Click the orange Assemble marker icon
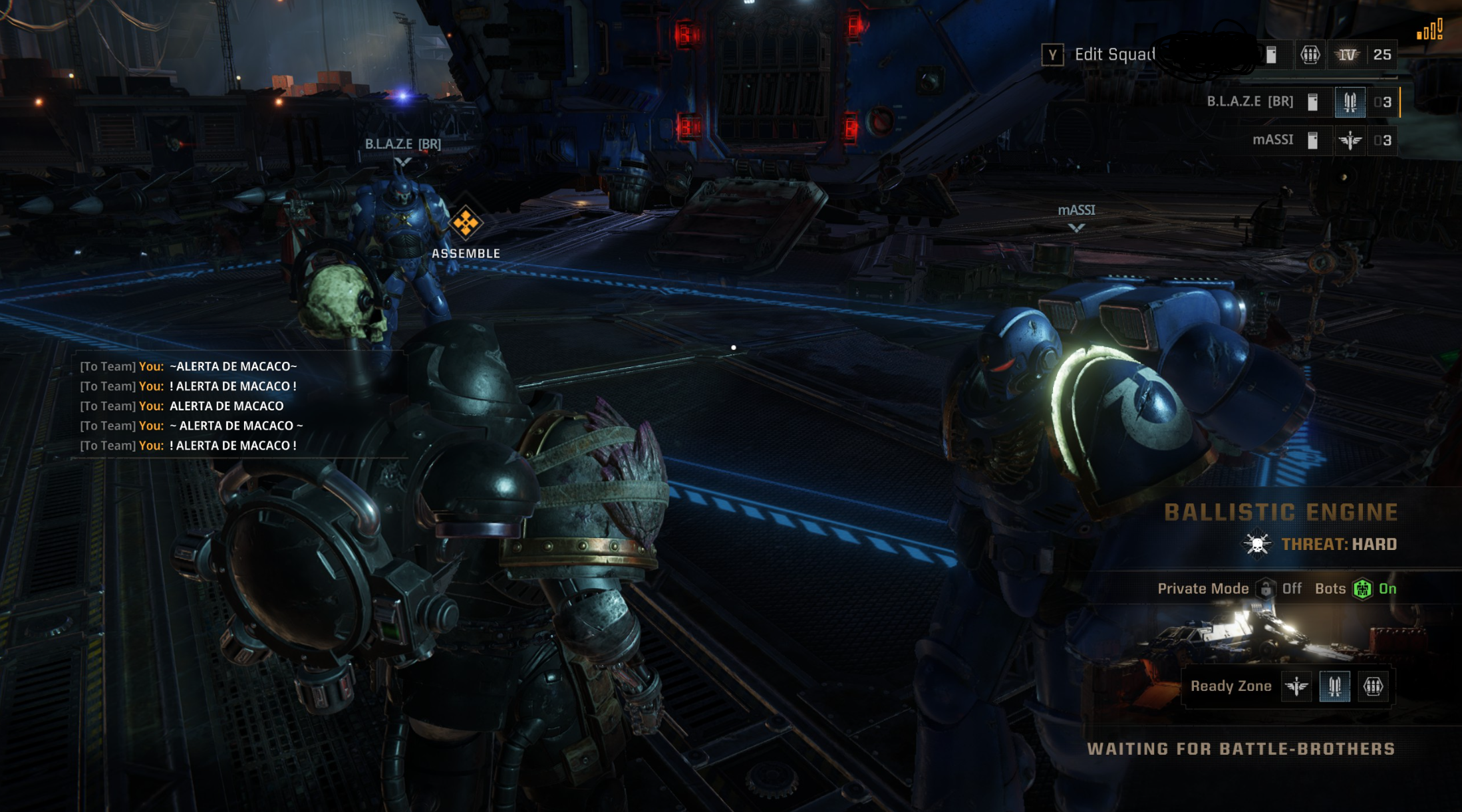The width and height of the screenshot is (1462, 812). (466, 223)
